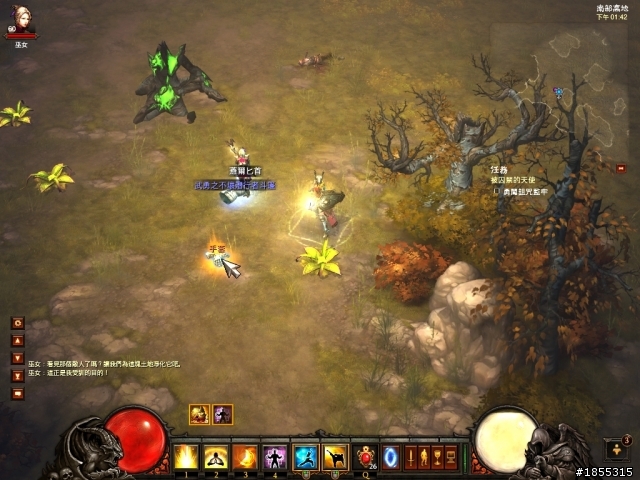
Task: Cast the purple aura skill in slot 4
Action: pos(274,457)
